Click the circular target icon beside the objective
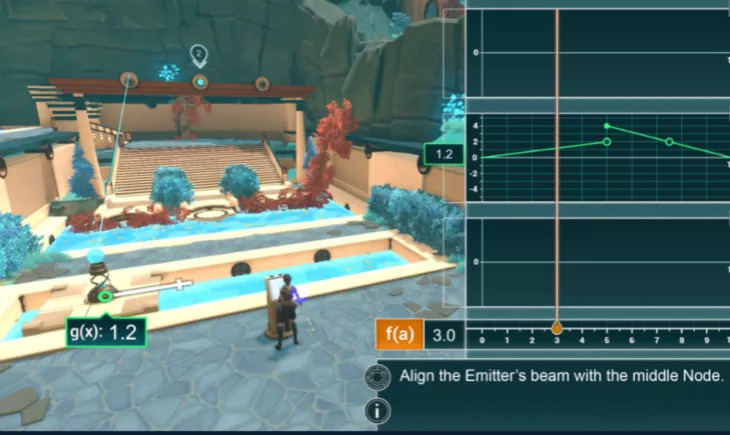730x435 pixels. tap(377, 377)
